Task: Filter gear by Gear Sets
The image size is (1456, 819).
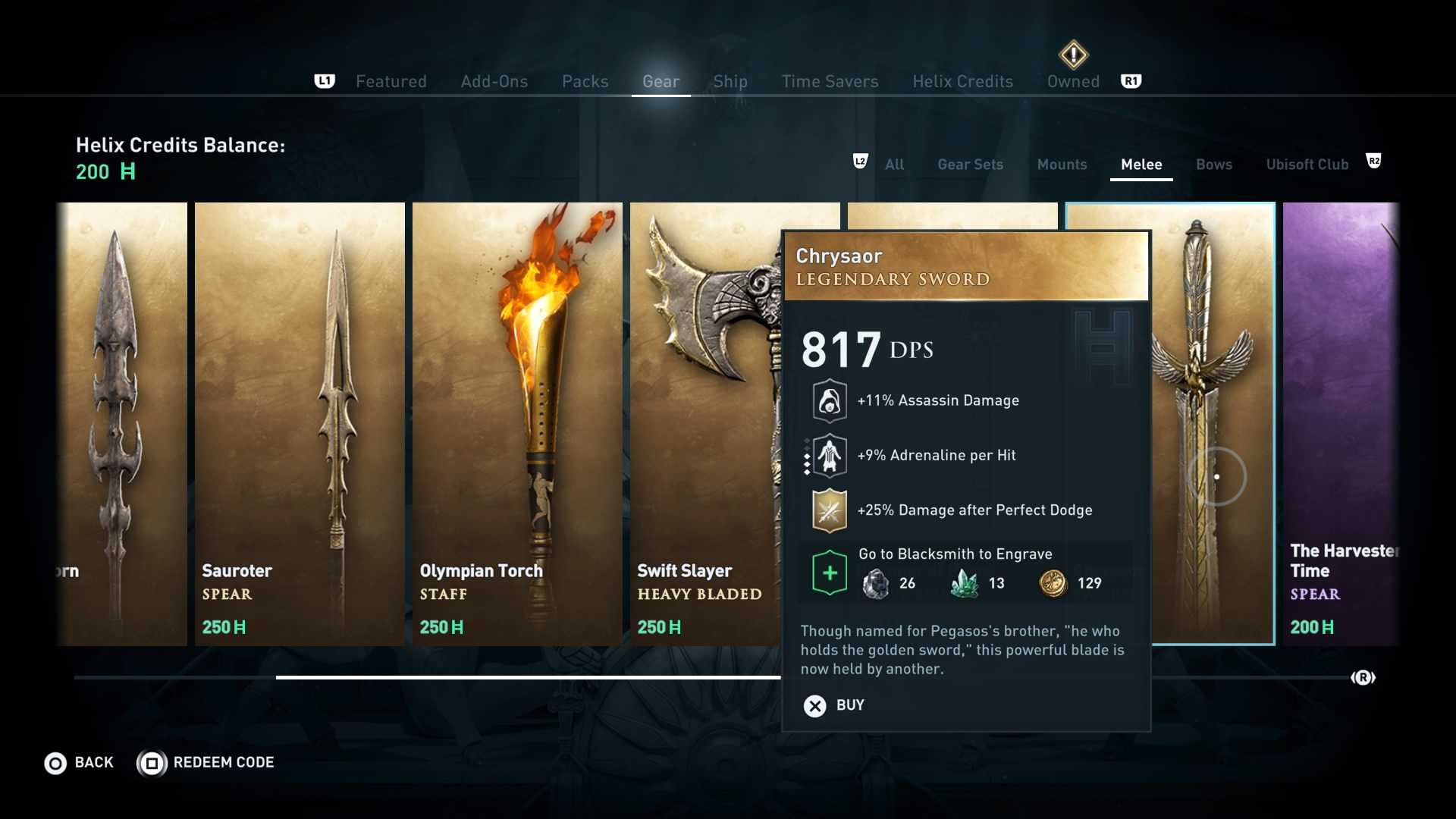Action: (x=970, y=165)
